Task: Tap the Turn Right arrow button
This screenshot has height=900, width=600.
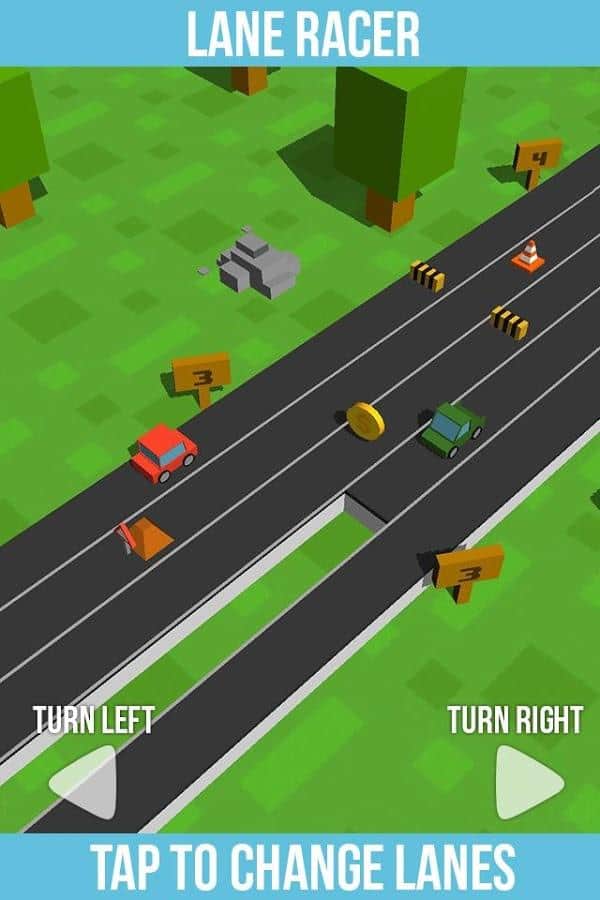Action: (x=526, y=782)
